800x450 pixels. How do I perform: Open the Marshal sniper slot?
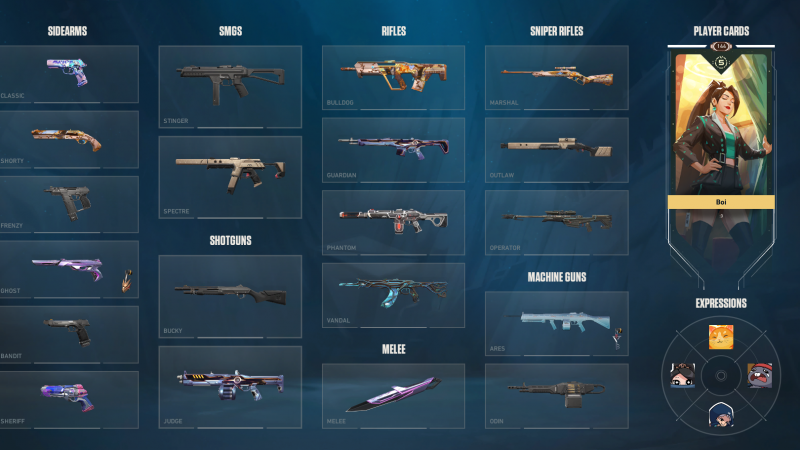[556, 76]
